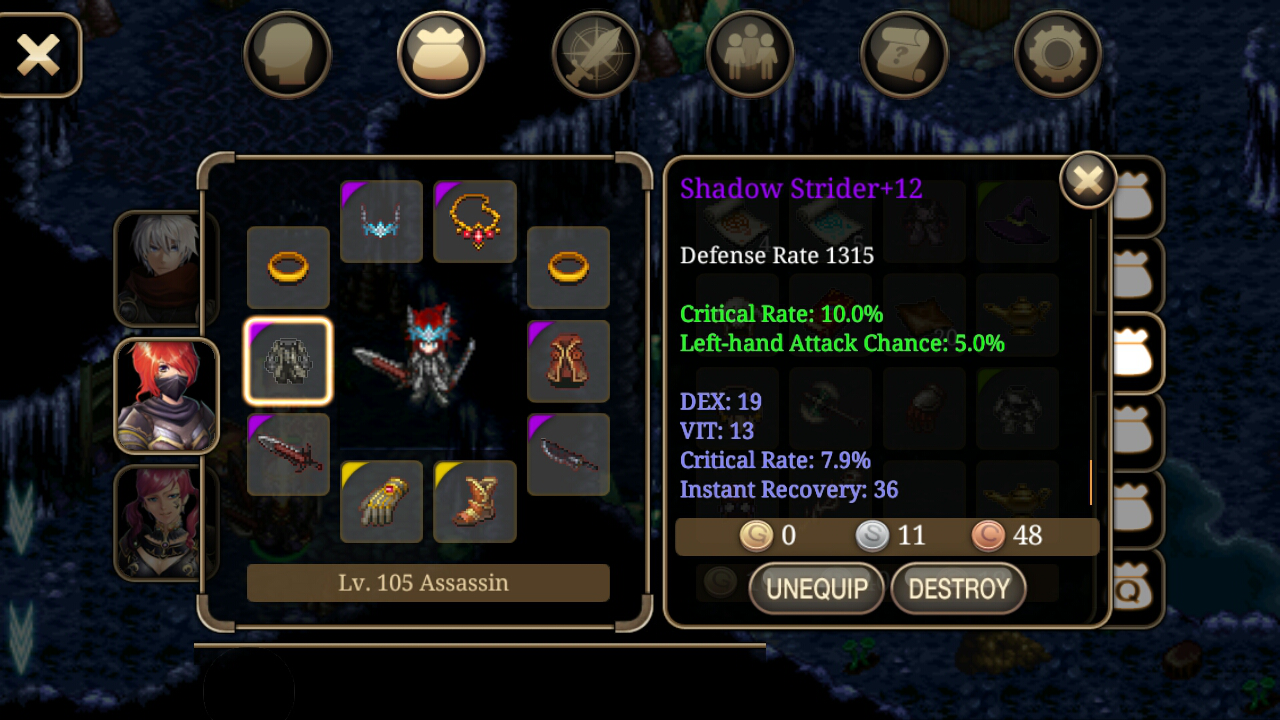
Task: Open the quest scroll tab
Action: coord(903,54)
